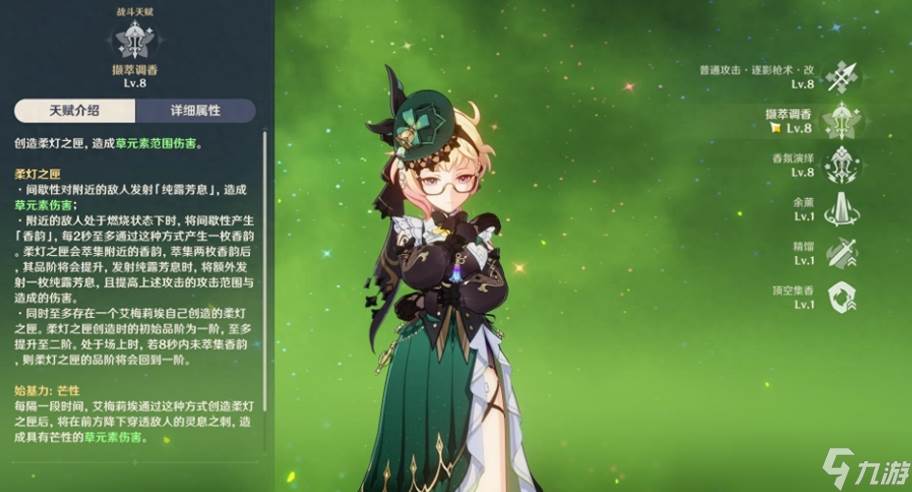View the 精馏 passive talent
912x492 pixels.
coord(842,252)
